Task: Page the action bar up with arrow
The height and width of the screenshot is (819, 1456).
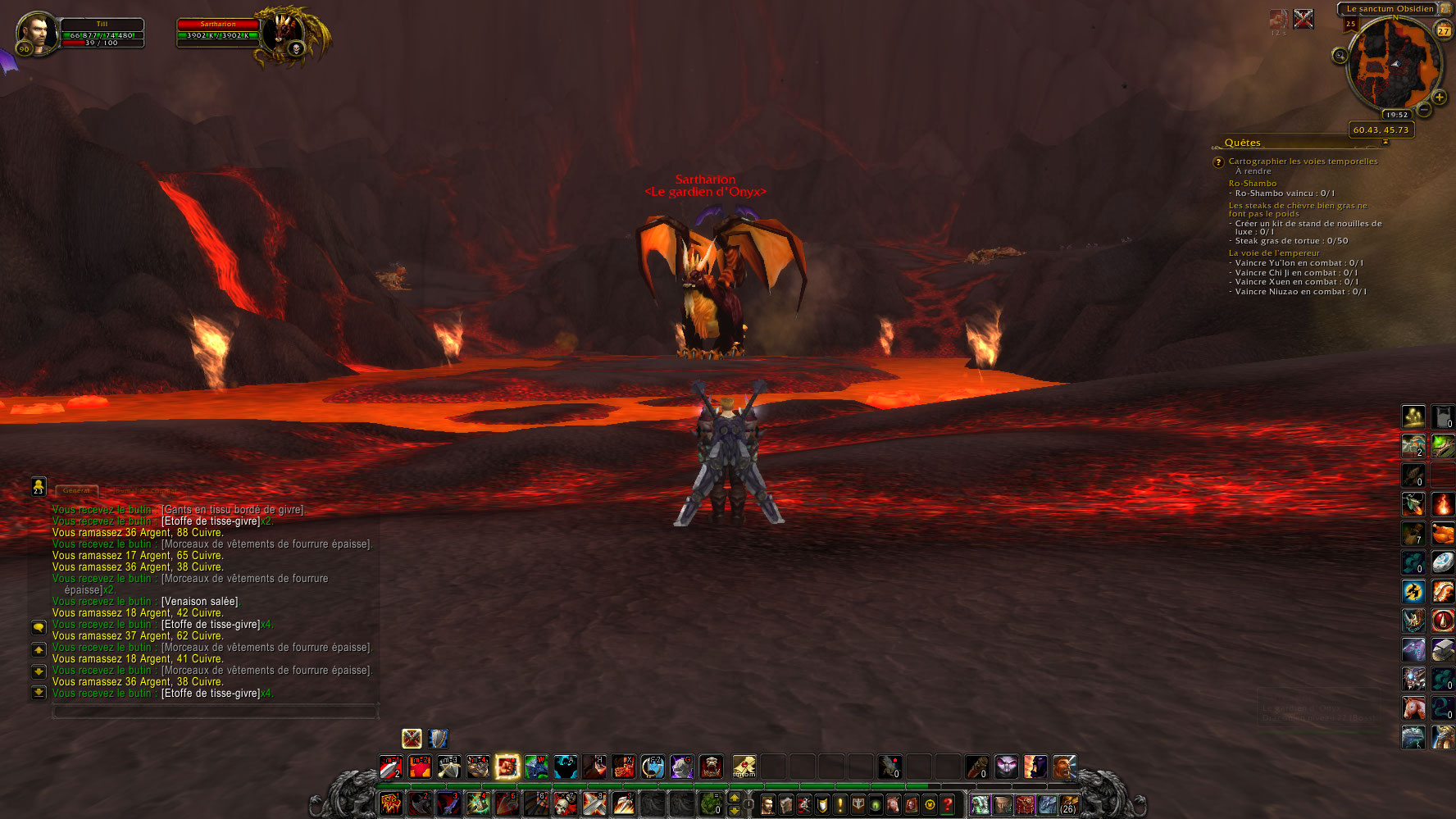Action: (x=734, y=797)
